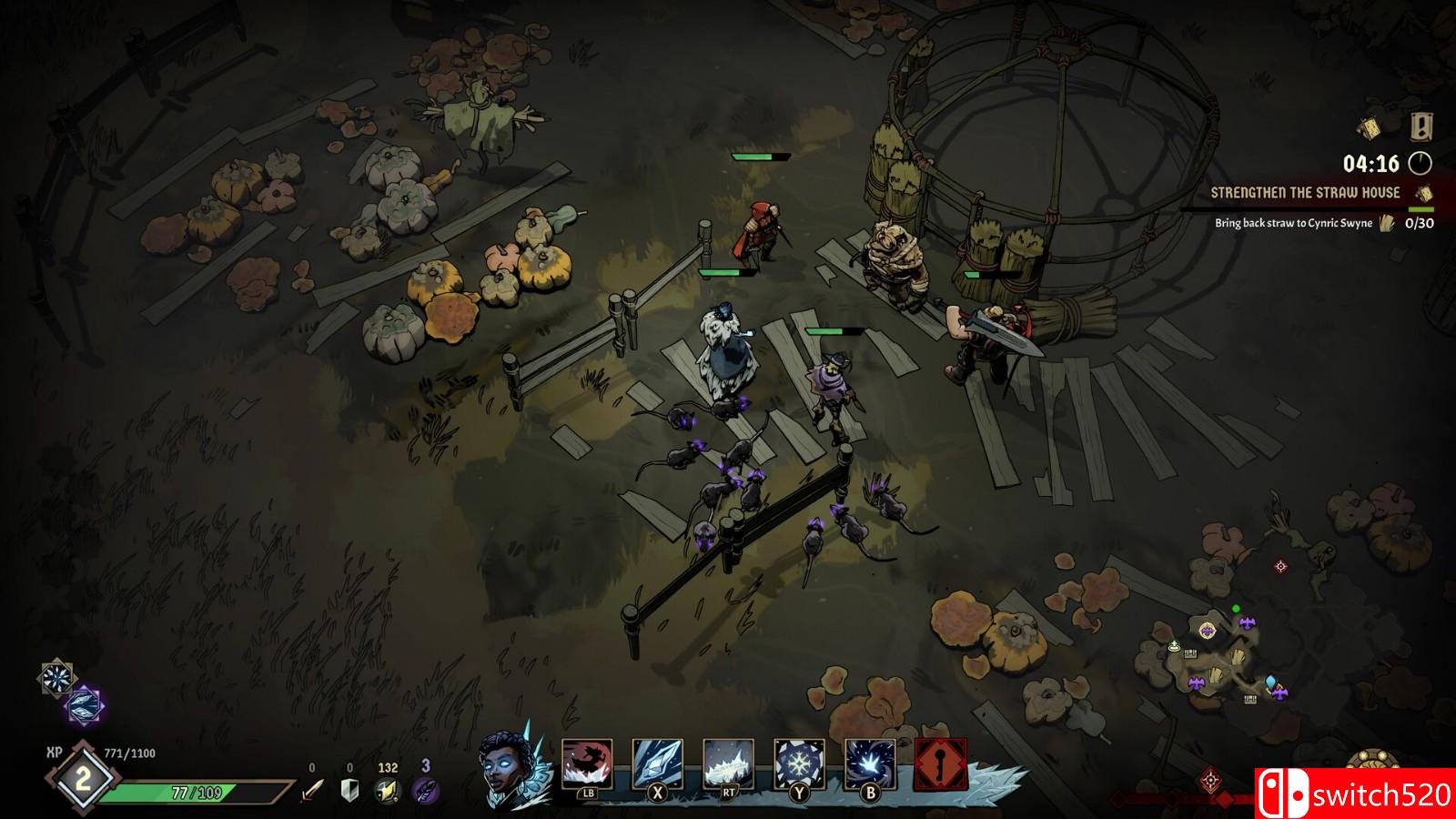1456x819 pixels.
Task: Click the switch520 watermark logo
Action: 1355,794
